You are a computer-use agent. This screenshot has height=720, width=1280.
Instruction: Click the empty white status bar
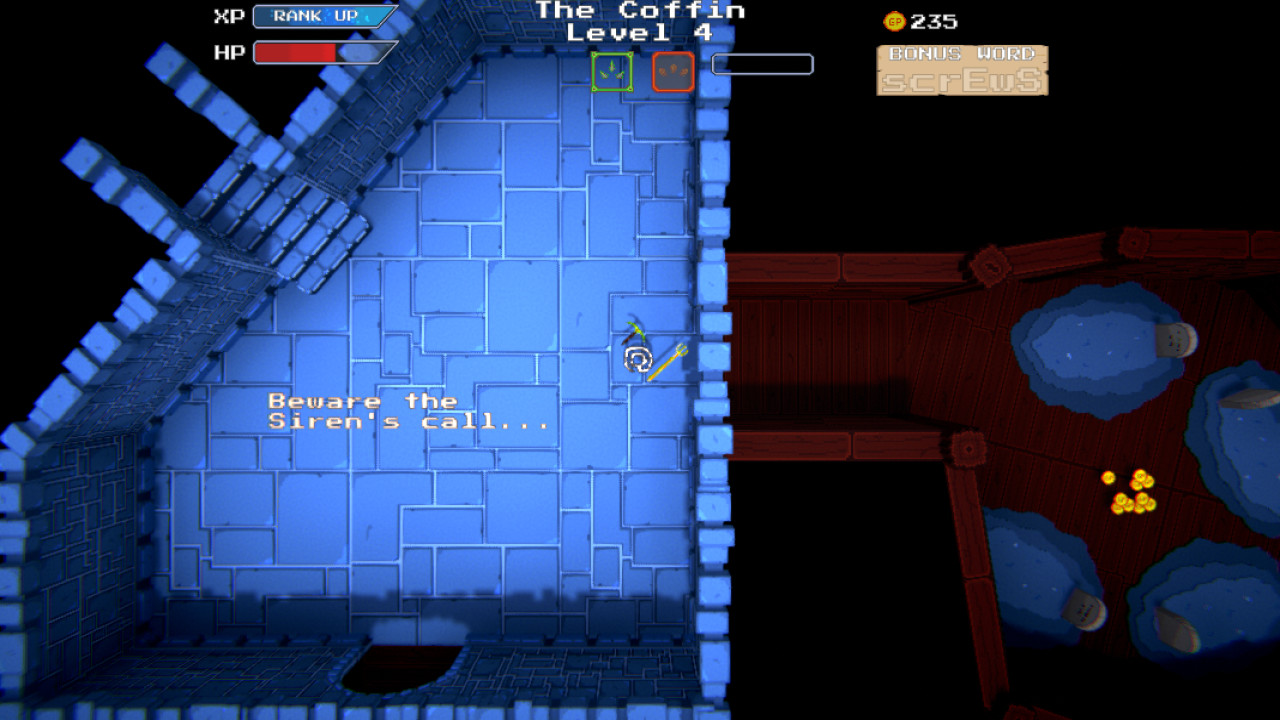click(761, 64)
